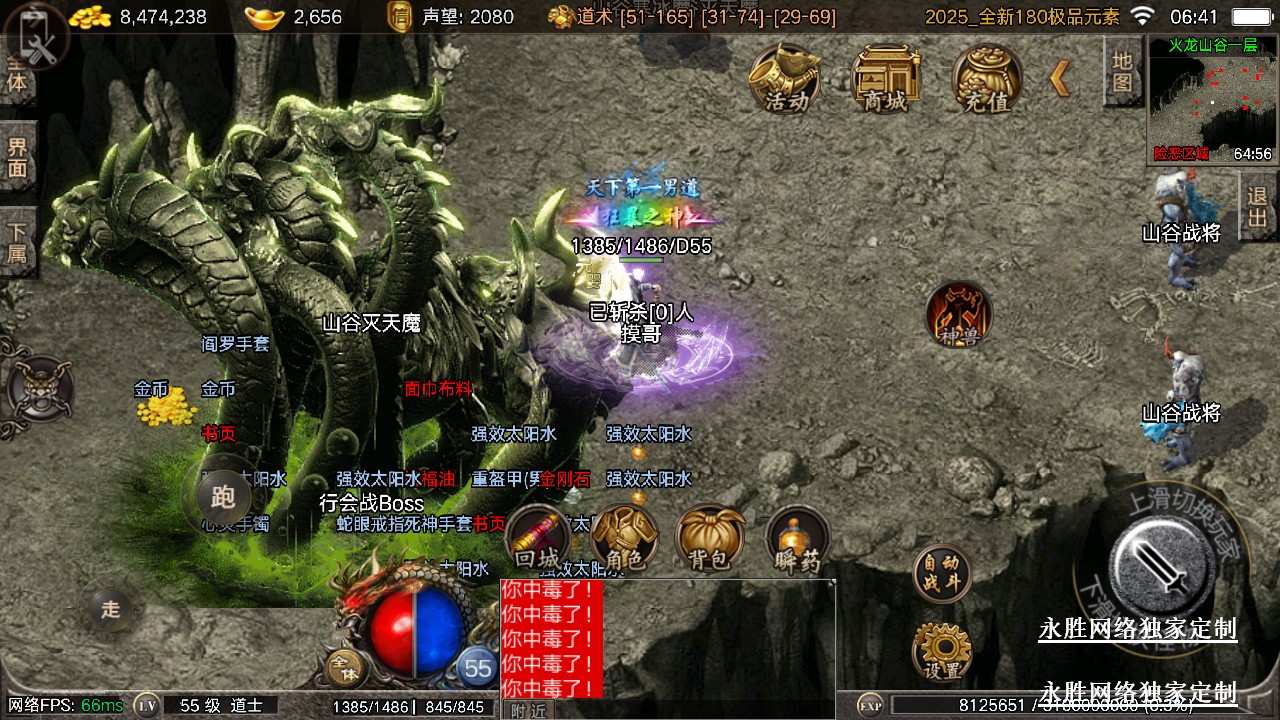Viewport: 1280px width, 720px height.
Task: Switch to 走 walk mode
Action: tap(111, 609)
